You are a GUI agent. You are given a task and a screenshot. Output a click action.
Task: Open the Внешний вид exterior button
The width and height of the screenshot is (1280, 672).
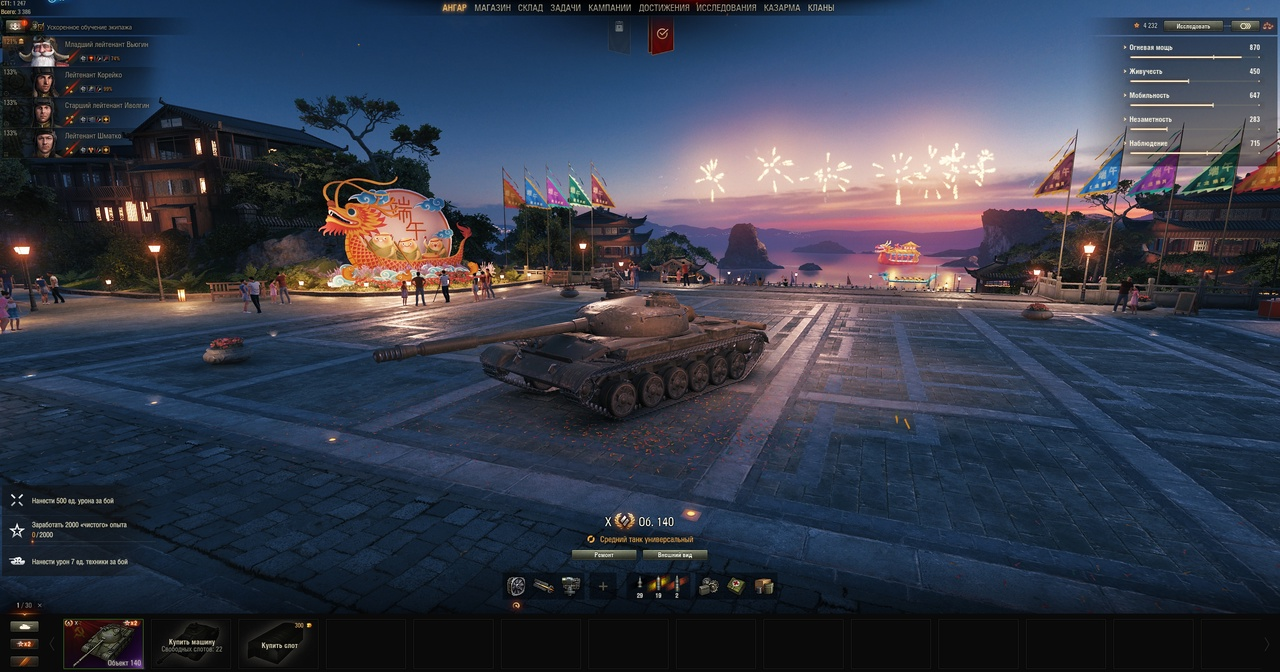[x=675, y=554]
